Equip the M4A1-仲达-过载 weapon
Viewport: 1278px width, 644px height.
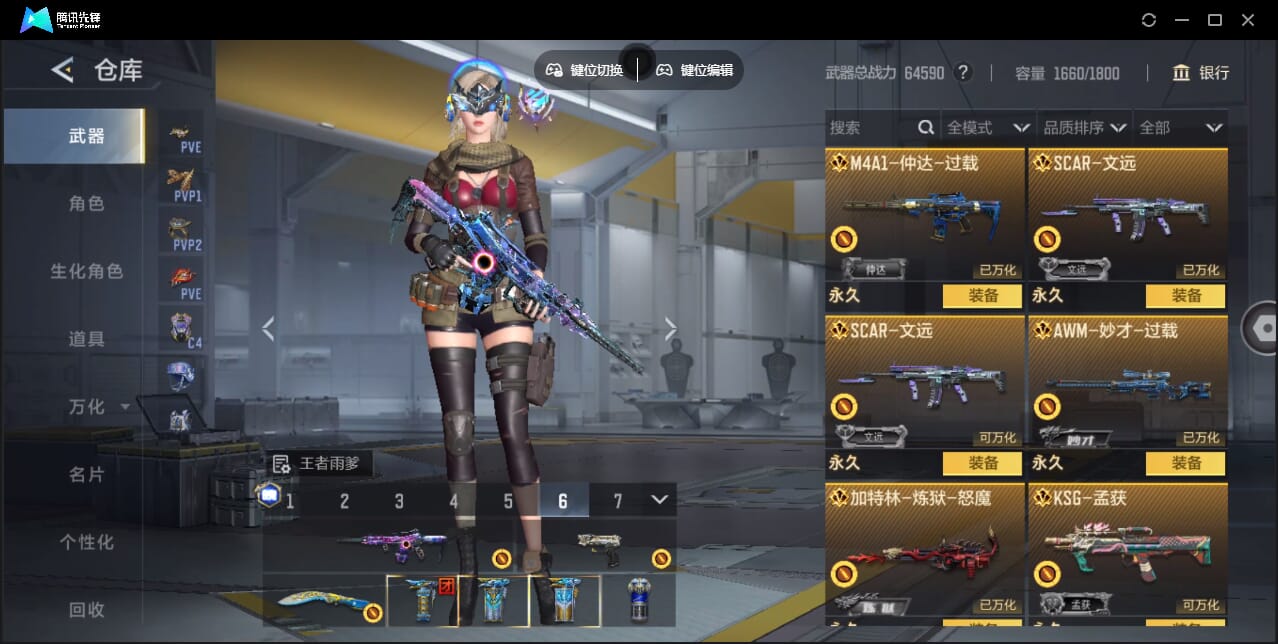point(982,296)
